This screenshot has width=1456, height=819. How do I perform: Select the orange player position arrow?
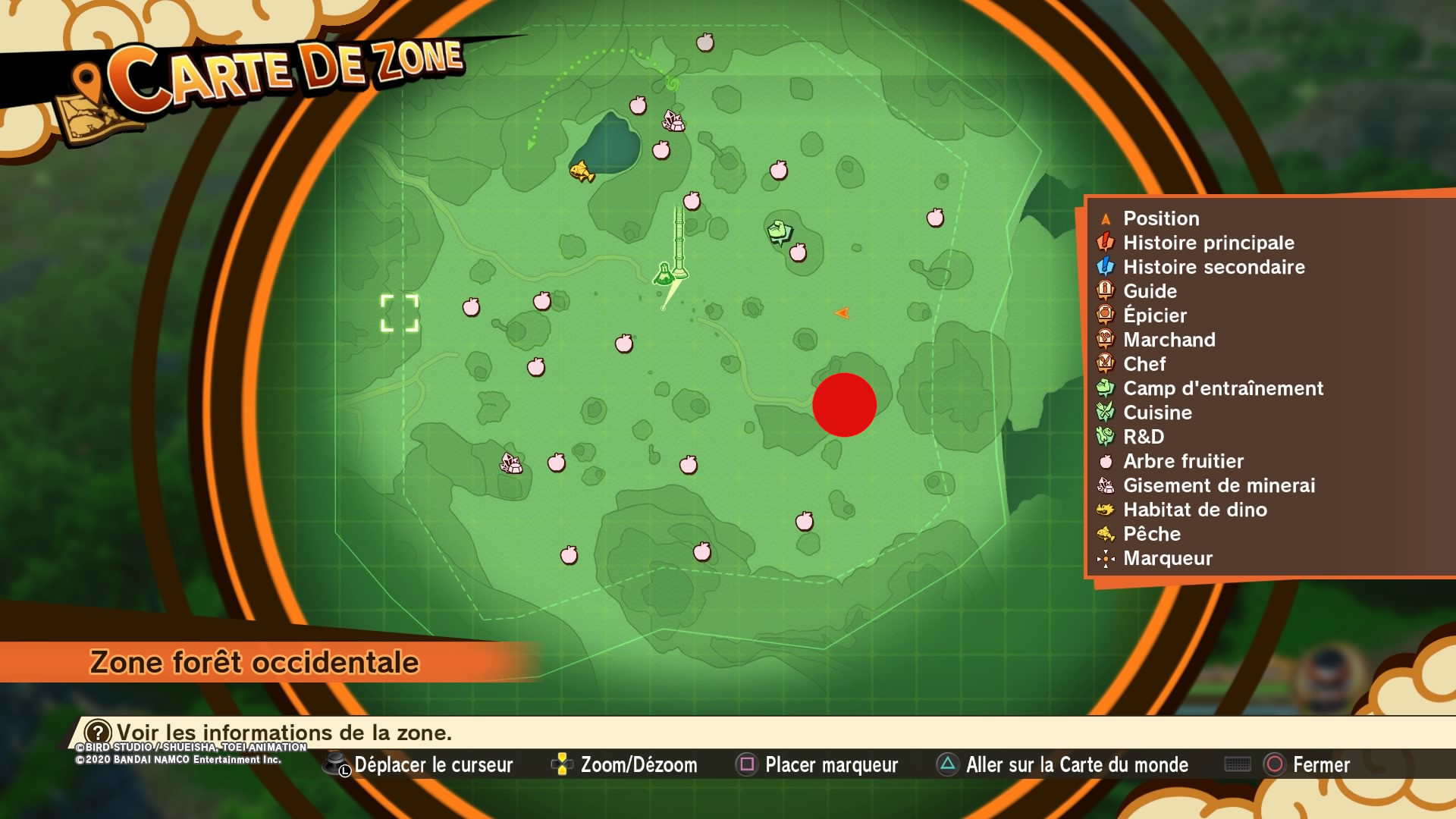(842, 311)
